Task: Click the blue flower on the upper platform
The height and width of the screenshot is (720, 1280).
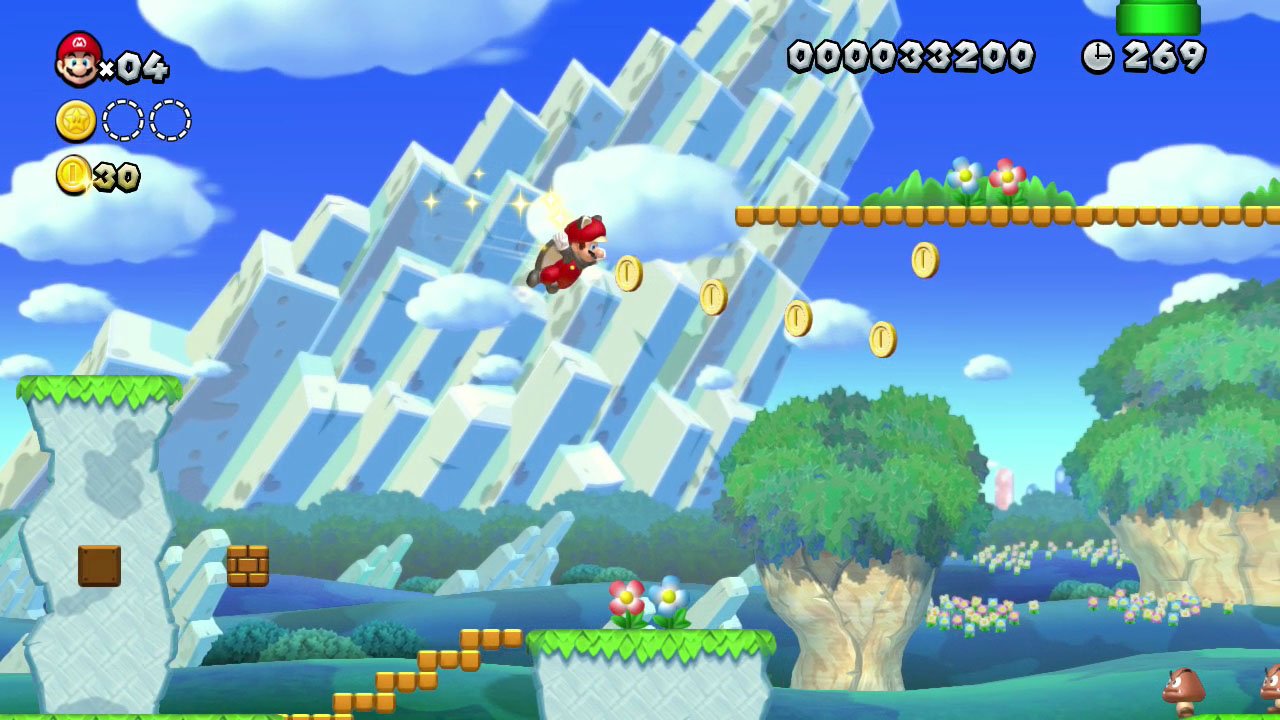Action: click(962, 177)
